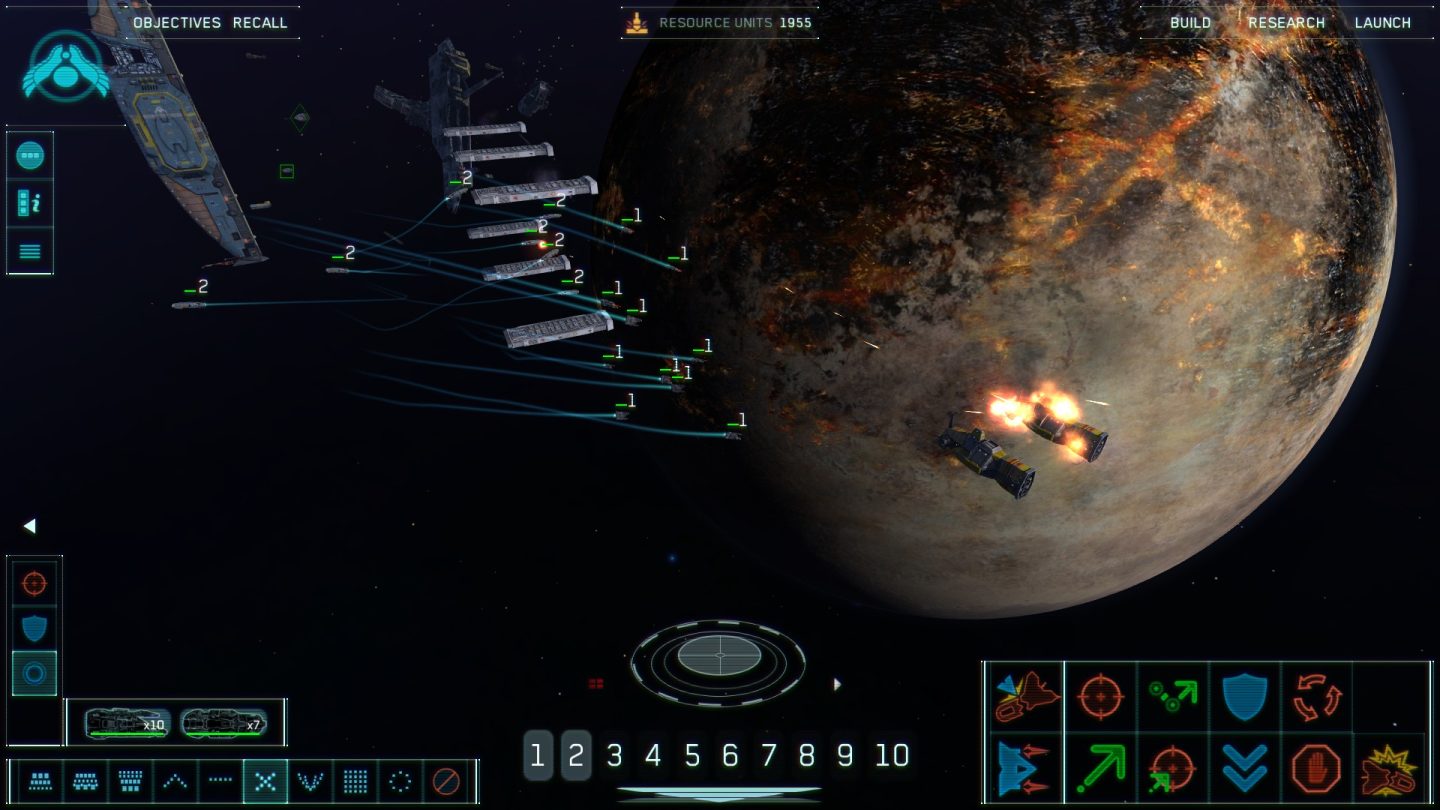Toggle the passive stance circle (currently active)
The image size is (1440, 810).
(x=30, y=672)
